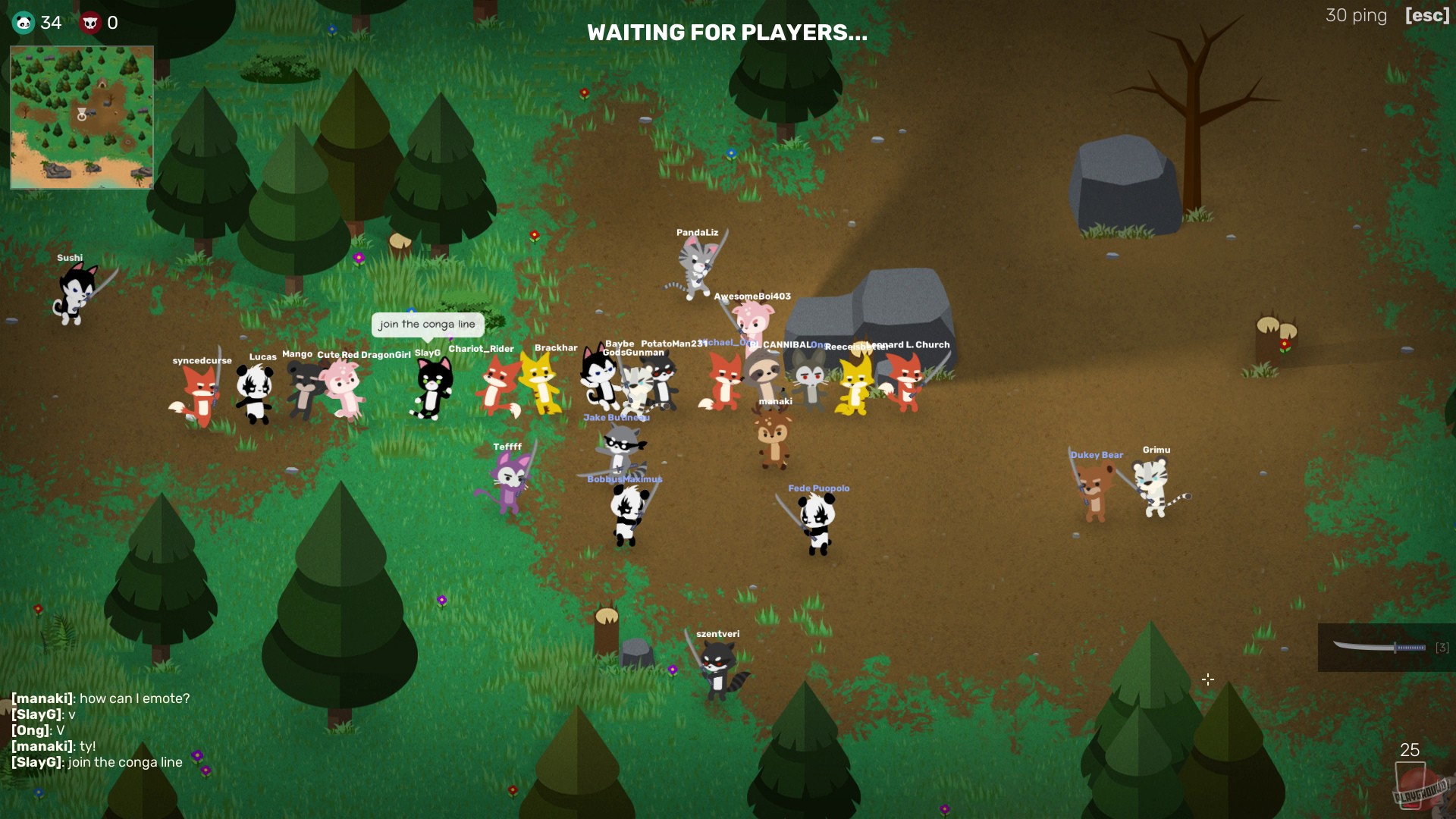1456x819 pixels.
Task: Click the 30 ping indicator
Action: (x=1356, y=15)
